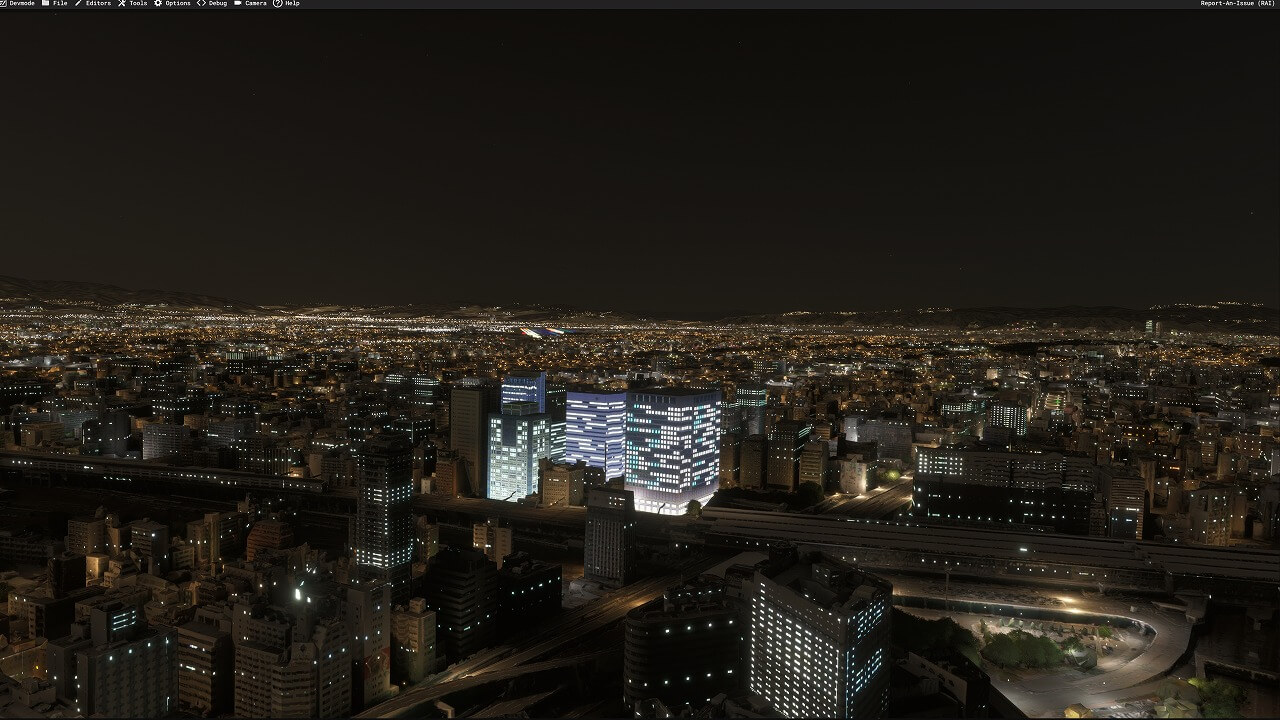Open the Debug menu
This screenshot has width=1280, height=720.
pos(213,4)
